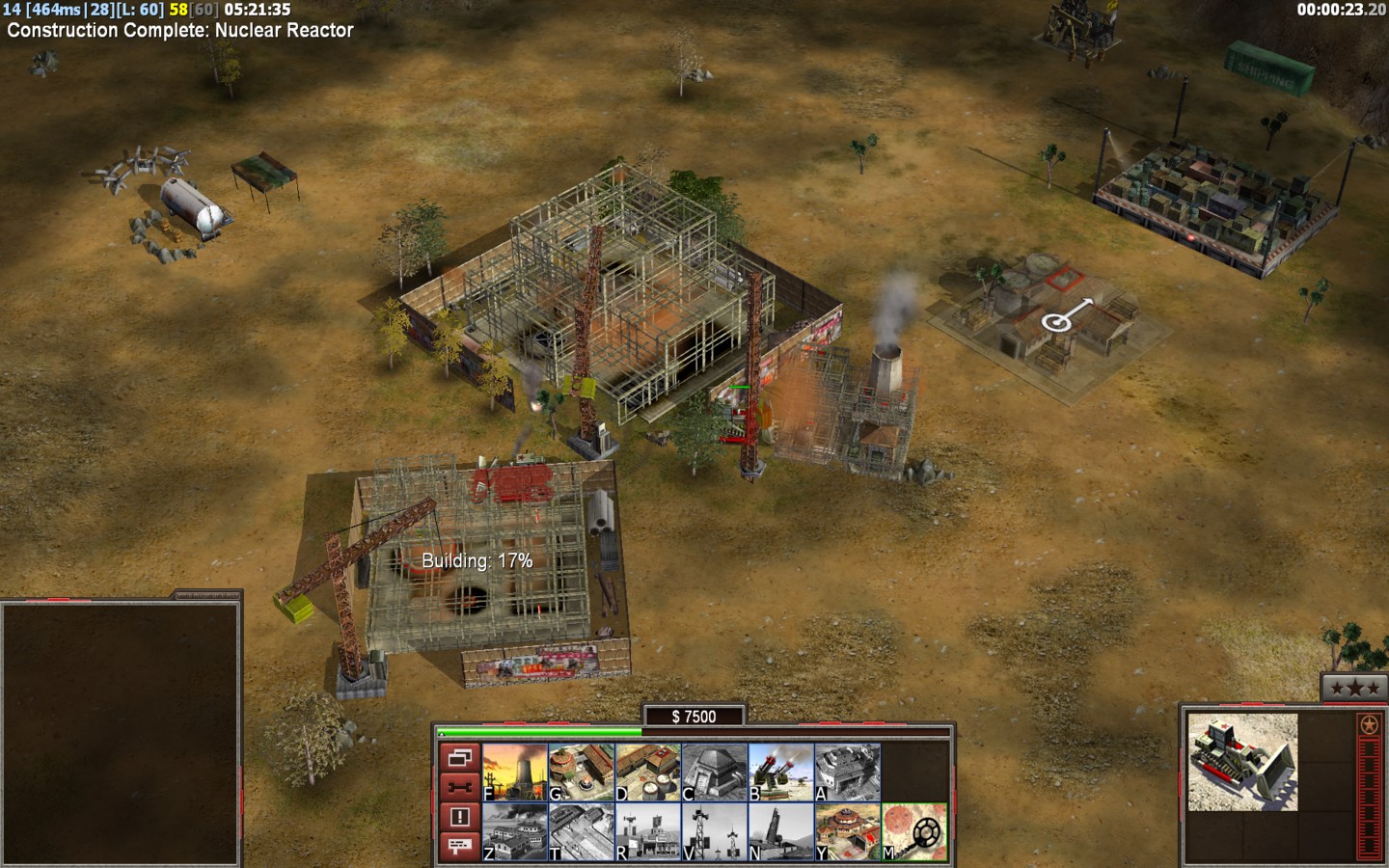Viewport: 1389px width, 868px height.
Task: Build a Gattling Cannon defense
Action: click(x=780, y=772)
